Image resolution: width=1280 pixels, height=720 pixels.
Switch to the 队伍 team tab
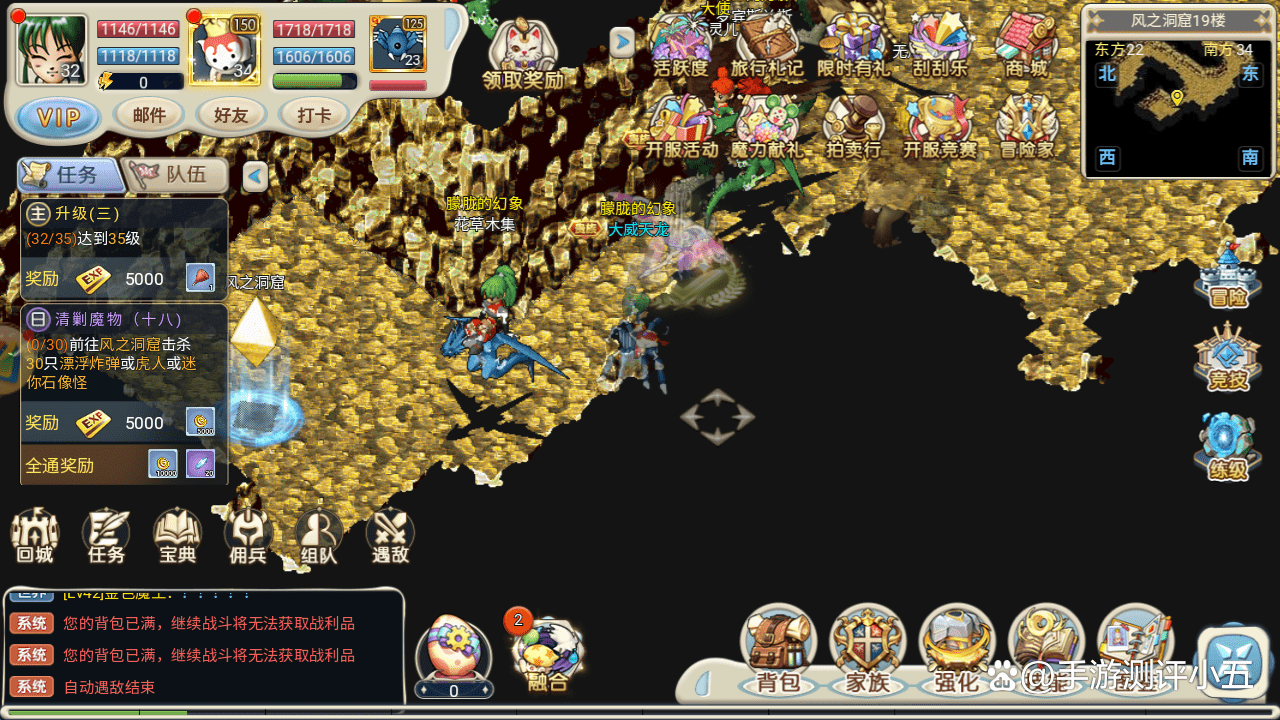pyautogui.click(x=174, y=175)
